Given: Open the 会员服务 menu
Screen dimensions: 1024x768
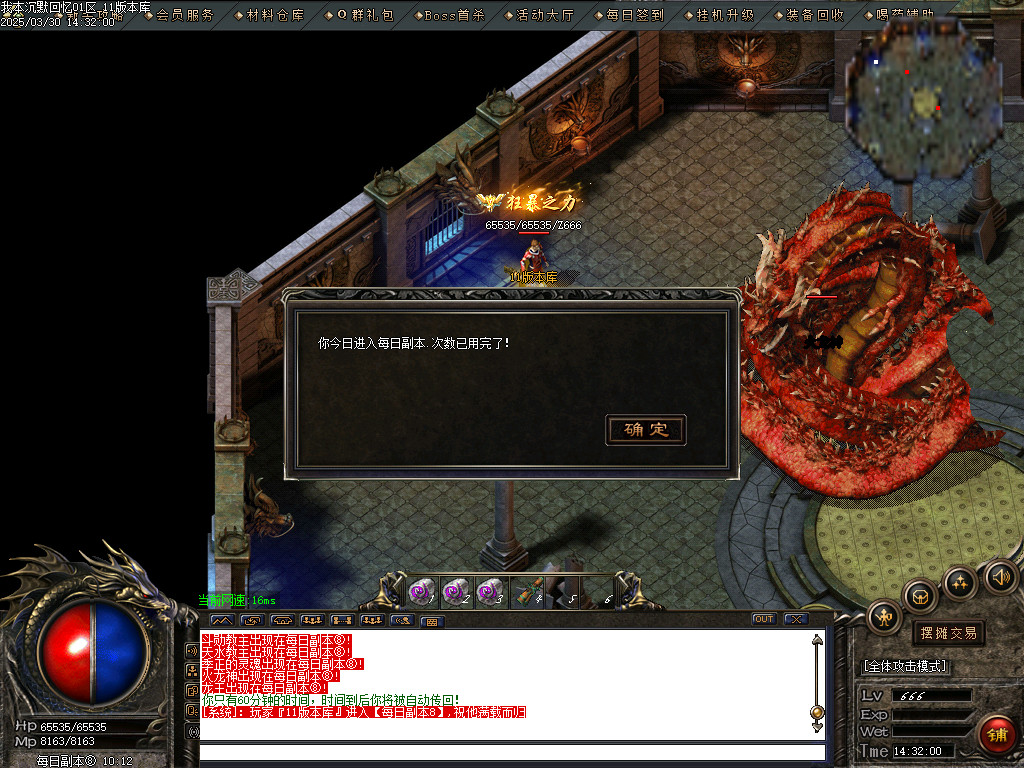Looking at the screenshot, I should [x=184, y=15].
